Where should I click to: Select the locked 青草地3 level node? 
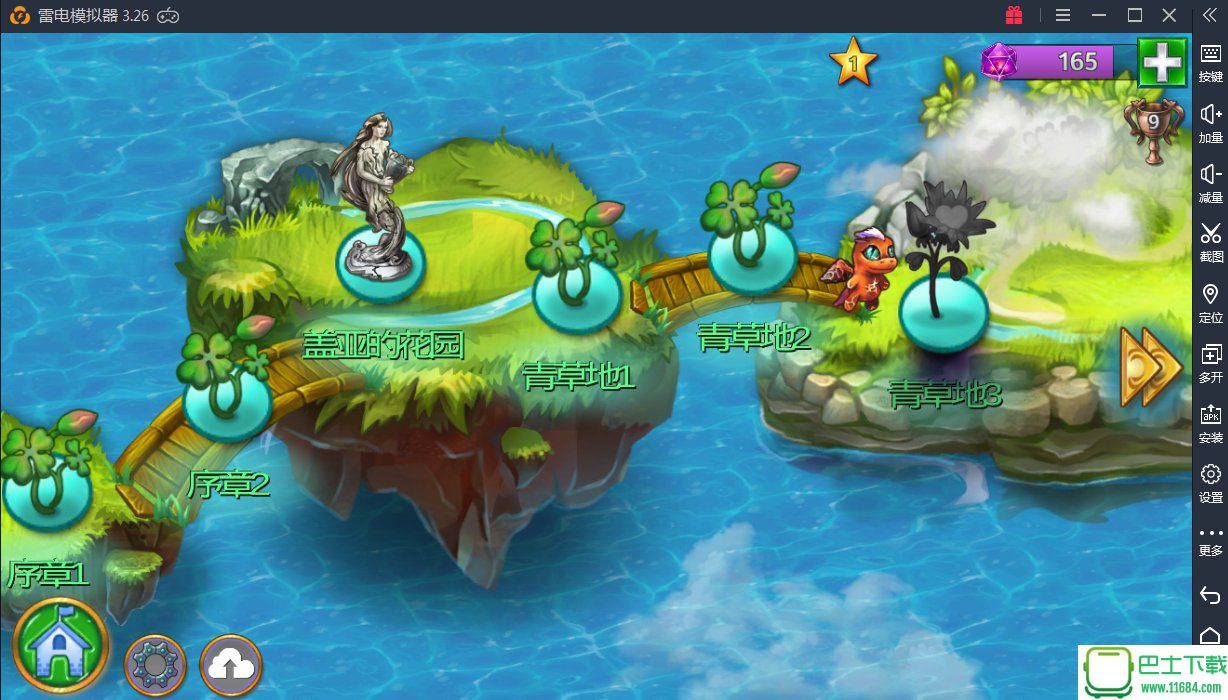943,310
